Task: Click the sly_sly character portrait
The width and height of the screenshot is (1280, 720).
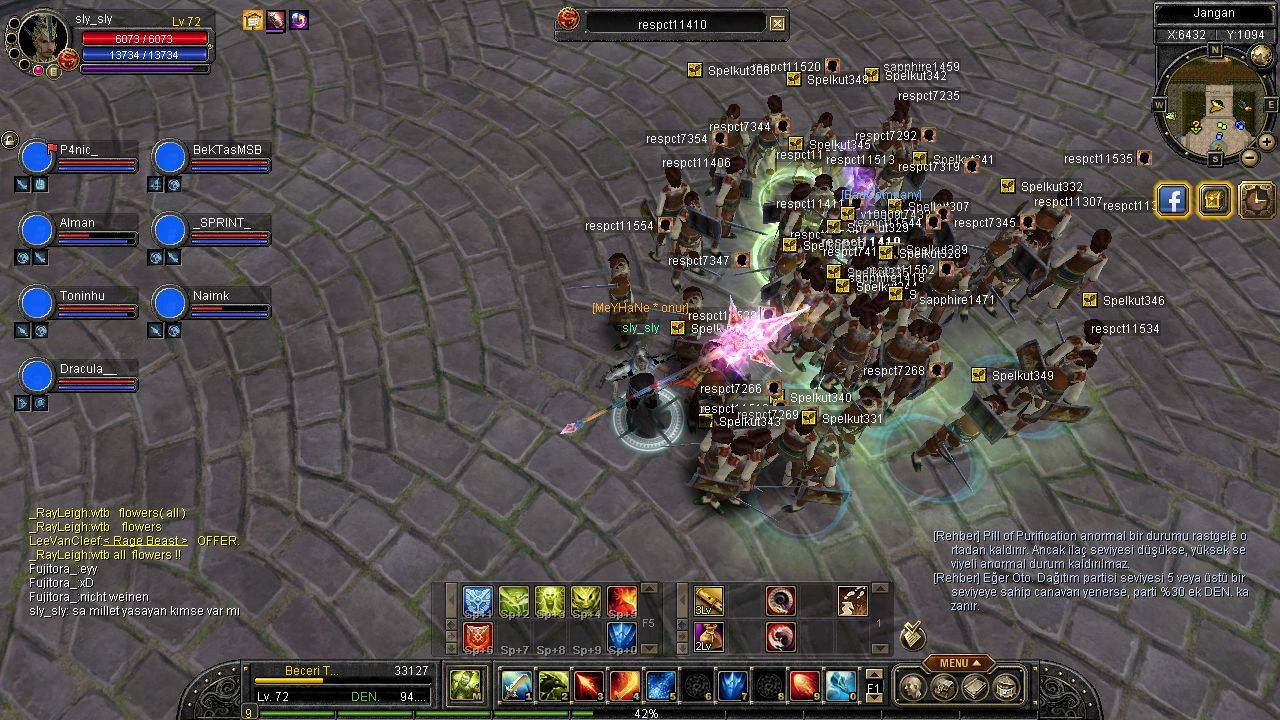Action: click(42, 36)
